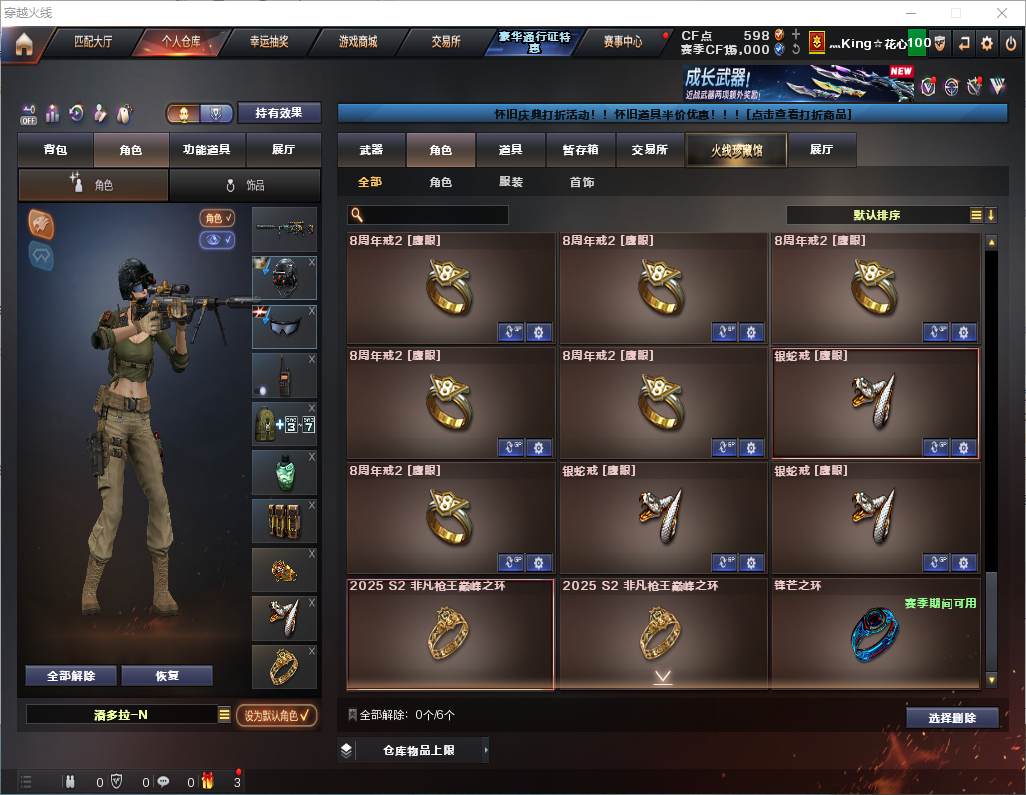1026x795 pixels.
Task: Filter warehouse by 服装 clothing
Action: (511, 183)
